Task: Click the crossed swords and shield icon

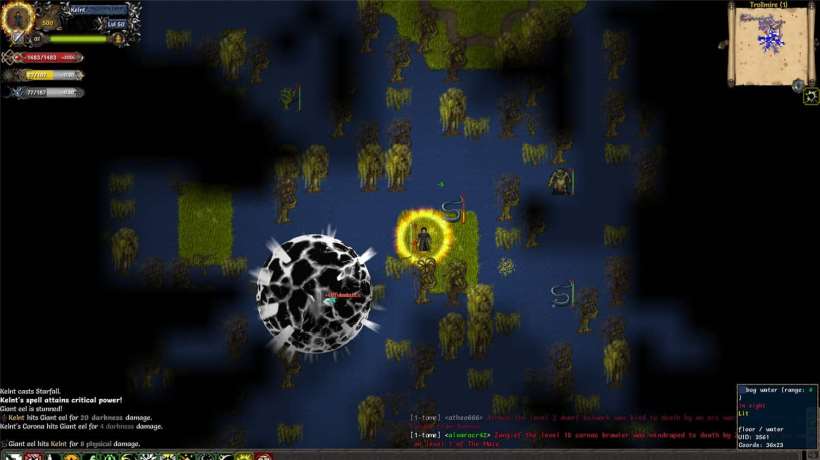Action: click(19, 39)
